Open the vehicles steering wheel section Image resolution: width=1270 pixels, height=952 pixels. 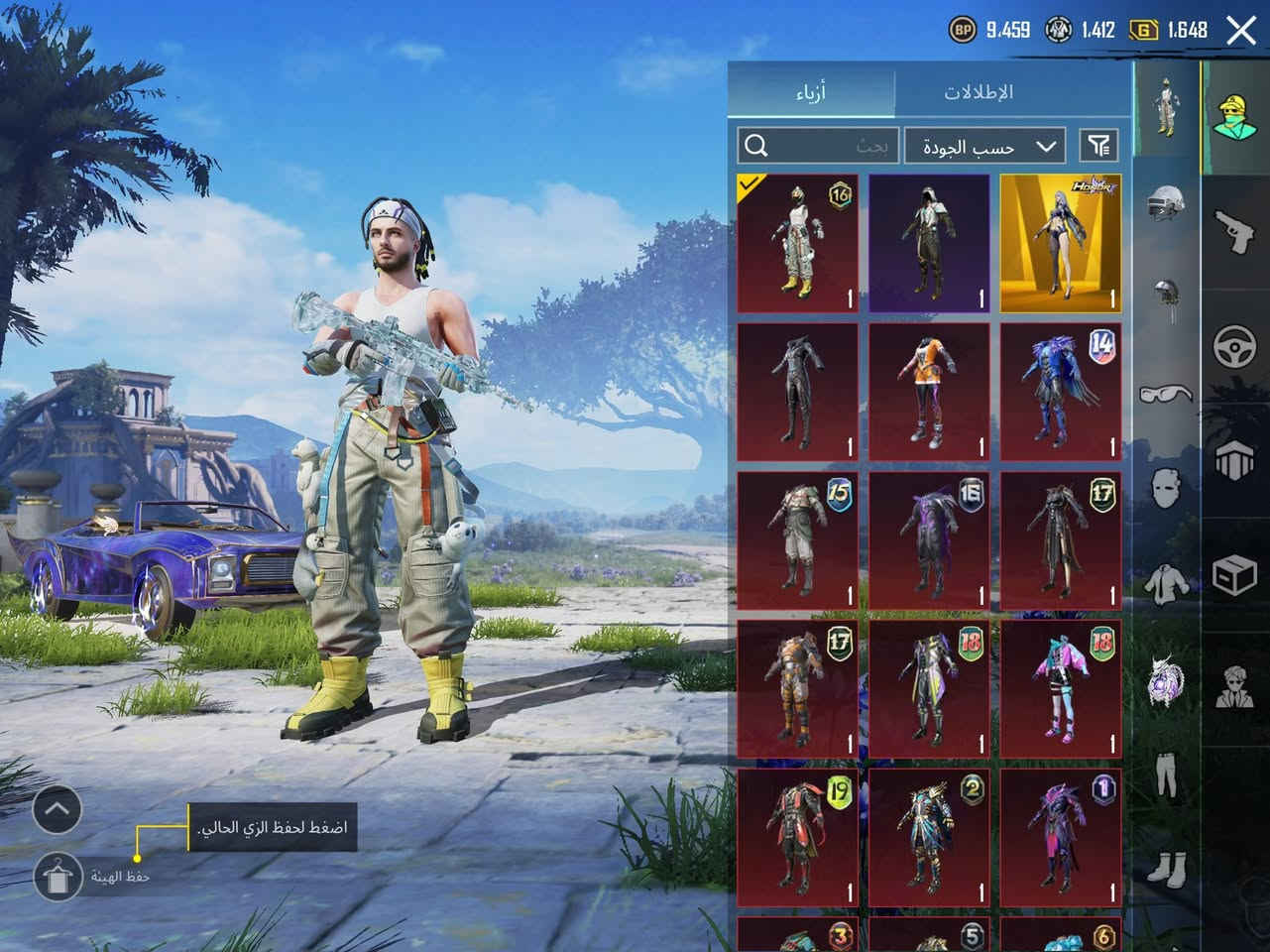[x=1235, y=347]
